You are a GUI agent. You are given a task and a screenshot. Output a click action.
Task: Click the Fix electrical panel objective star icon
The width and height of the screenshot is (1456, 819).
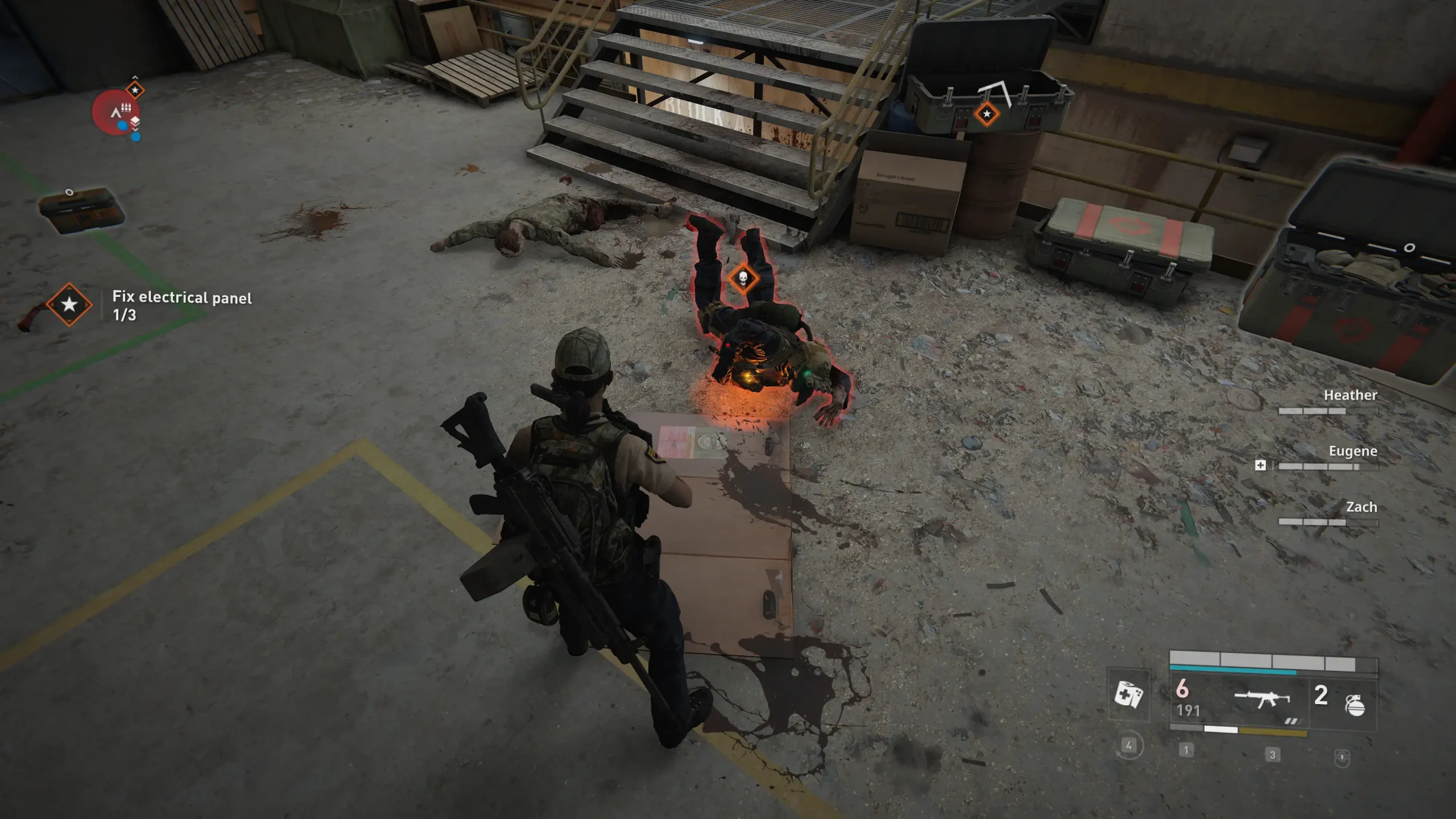69,305
